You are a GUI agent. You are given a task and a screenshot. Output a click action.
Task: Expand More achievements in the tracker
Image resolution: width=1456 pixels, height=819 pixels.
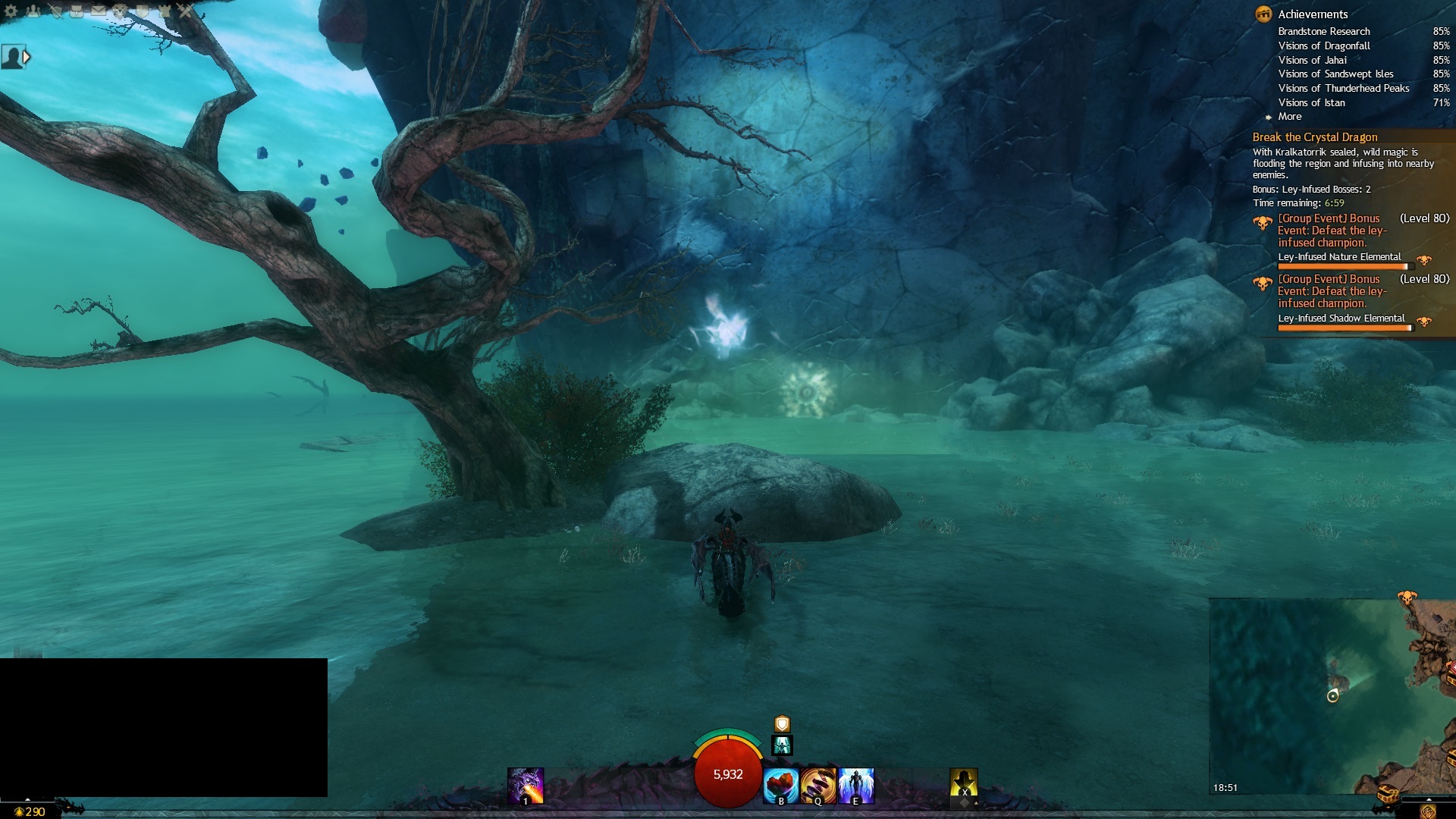pos(1289,117)
